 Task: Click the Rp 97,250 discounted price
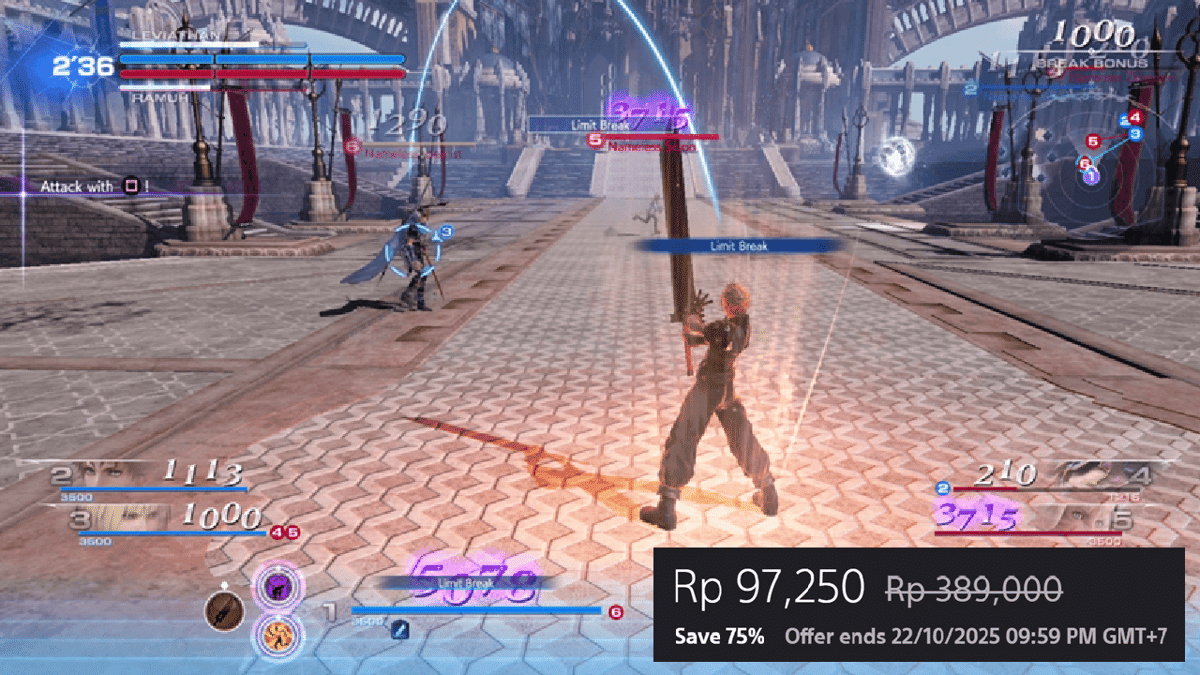768,588
